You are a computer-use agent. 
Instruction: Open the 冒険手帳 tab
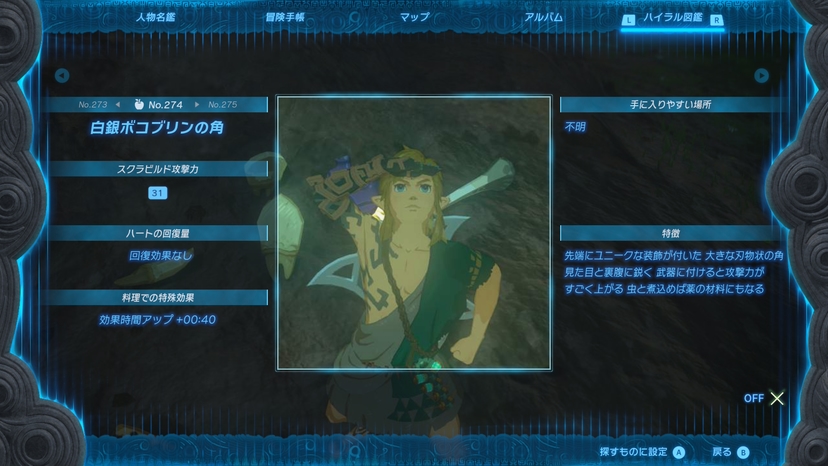[285, 17]
